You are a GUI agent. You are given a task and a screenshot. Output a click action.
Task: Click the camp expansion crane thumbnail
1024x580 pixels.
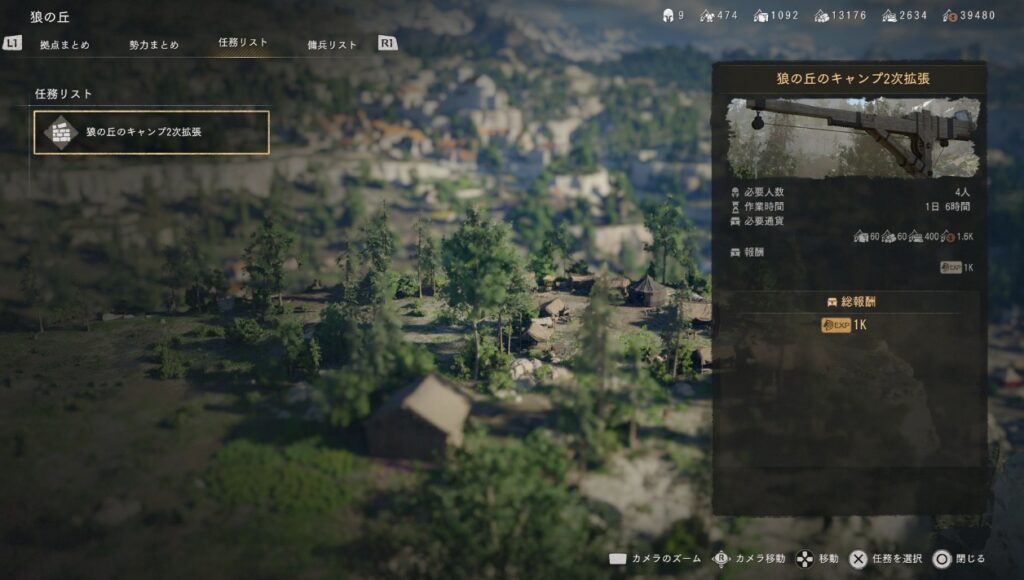[853, 137]
